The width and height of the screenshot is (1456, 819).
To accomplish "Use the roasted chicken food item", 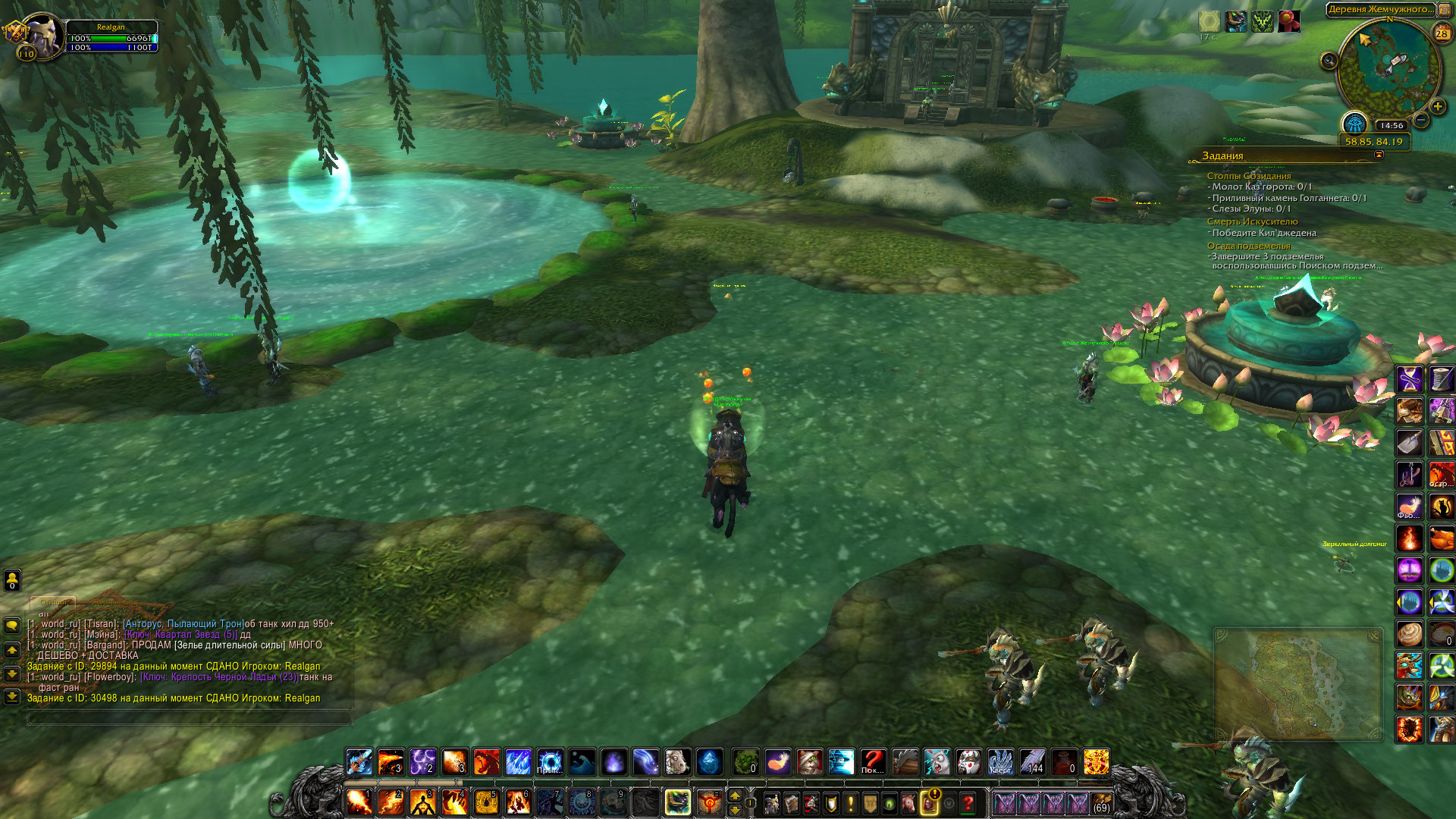I will click(x=1442, y=538).
